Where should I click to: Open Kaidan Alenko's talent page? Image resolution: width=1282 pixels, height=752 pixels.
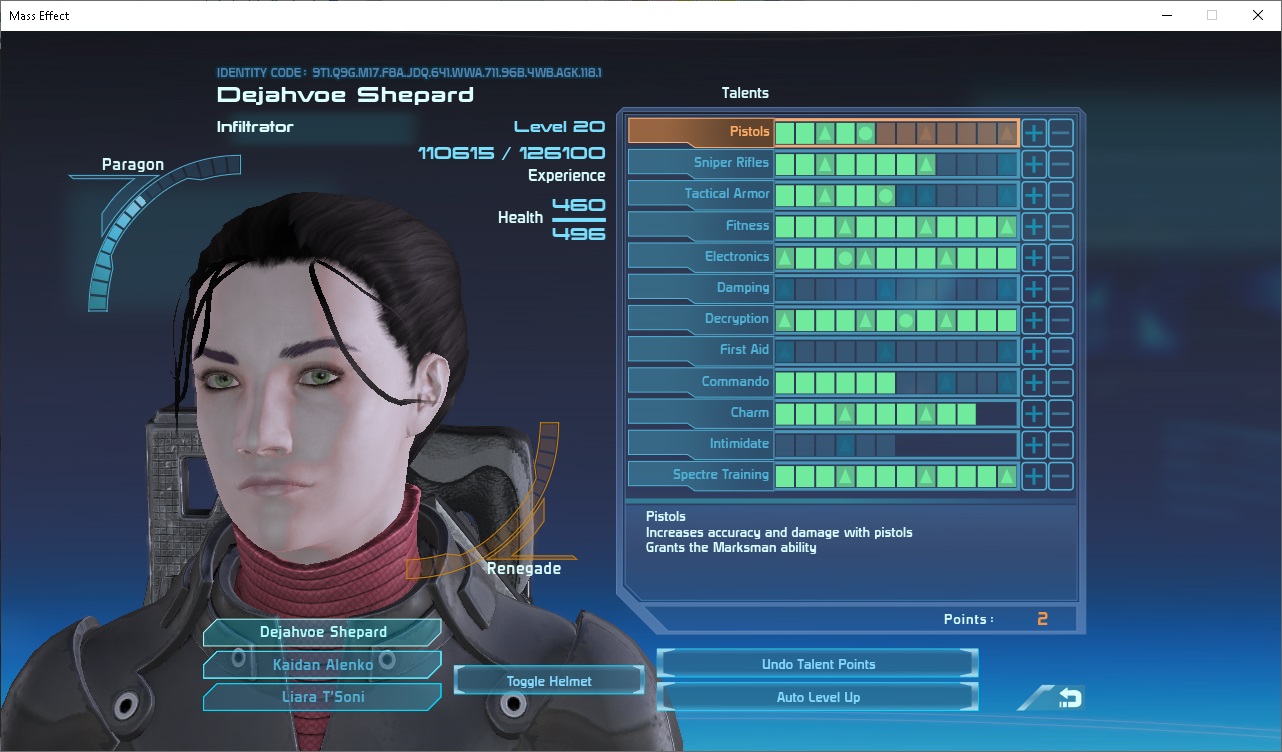321,664
